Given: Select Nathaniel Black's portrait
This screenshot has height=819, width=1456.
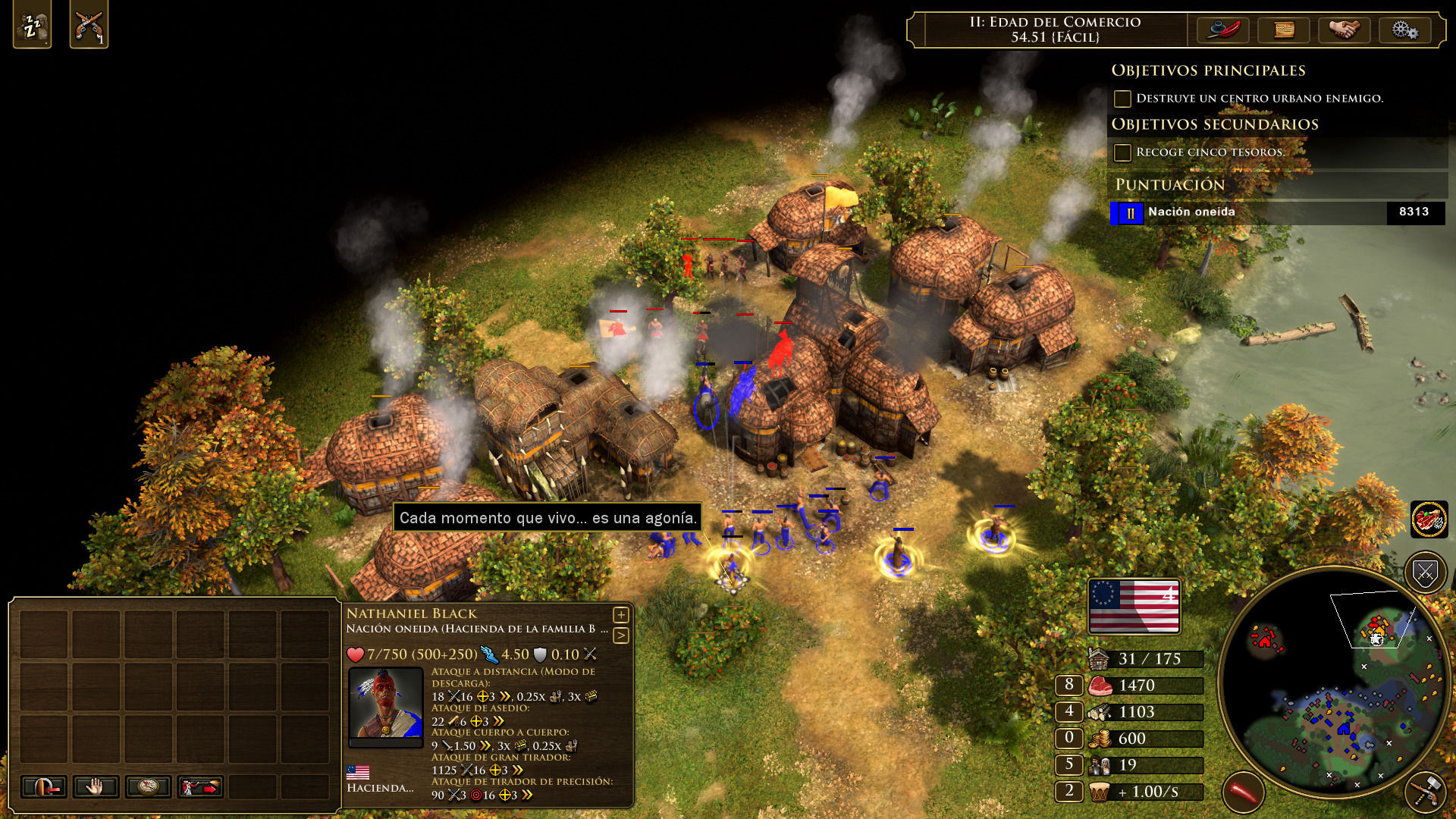Looking at the screenshot, I should click(385, 704).
